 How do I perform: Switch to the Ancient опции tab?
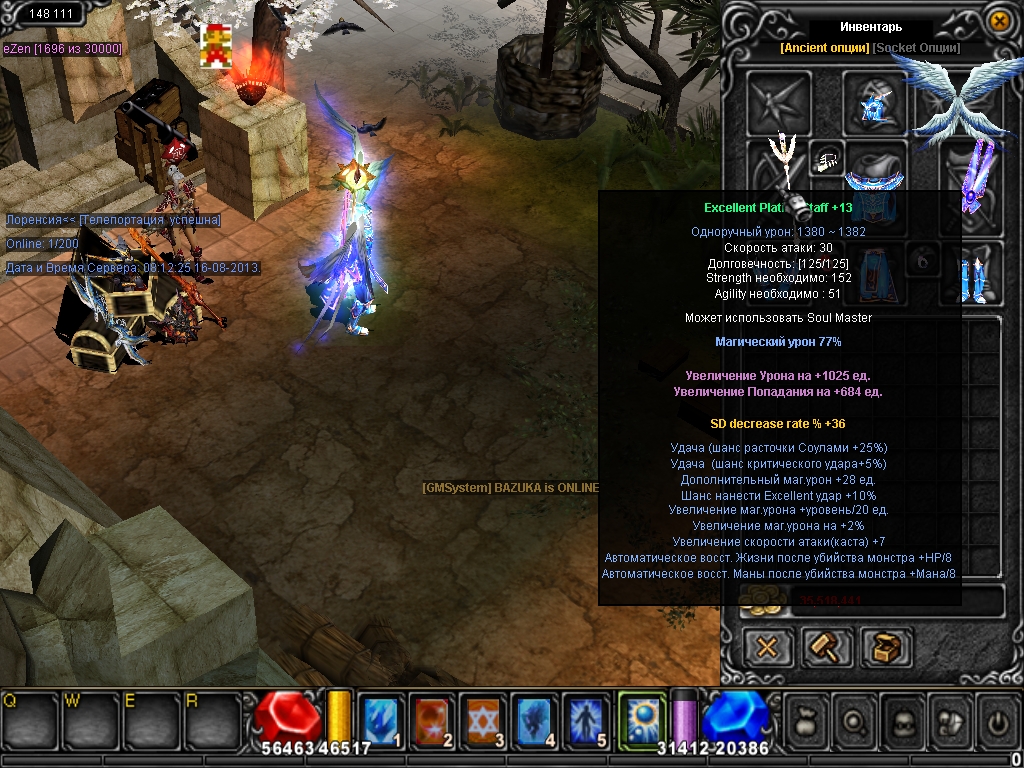coord(825,48)
